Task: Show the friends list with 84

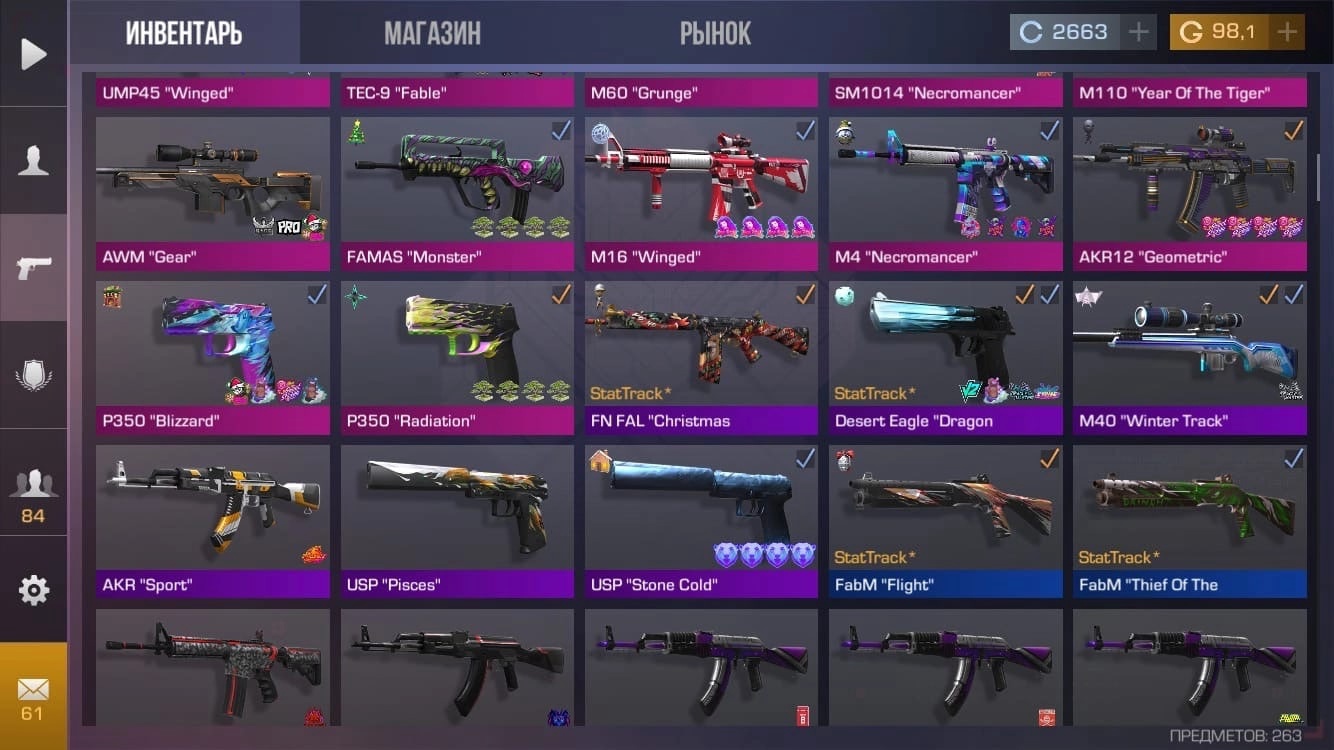Action: pyautogui.click(x=34, y=490)
